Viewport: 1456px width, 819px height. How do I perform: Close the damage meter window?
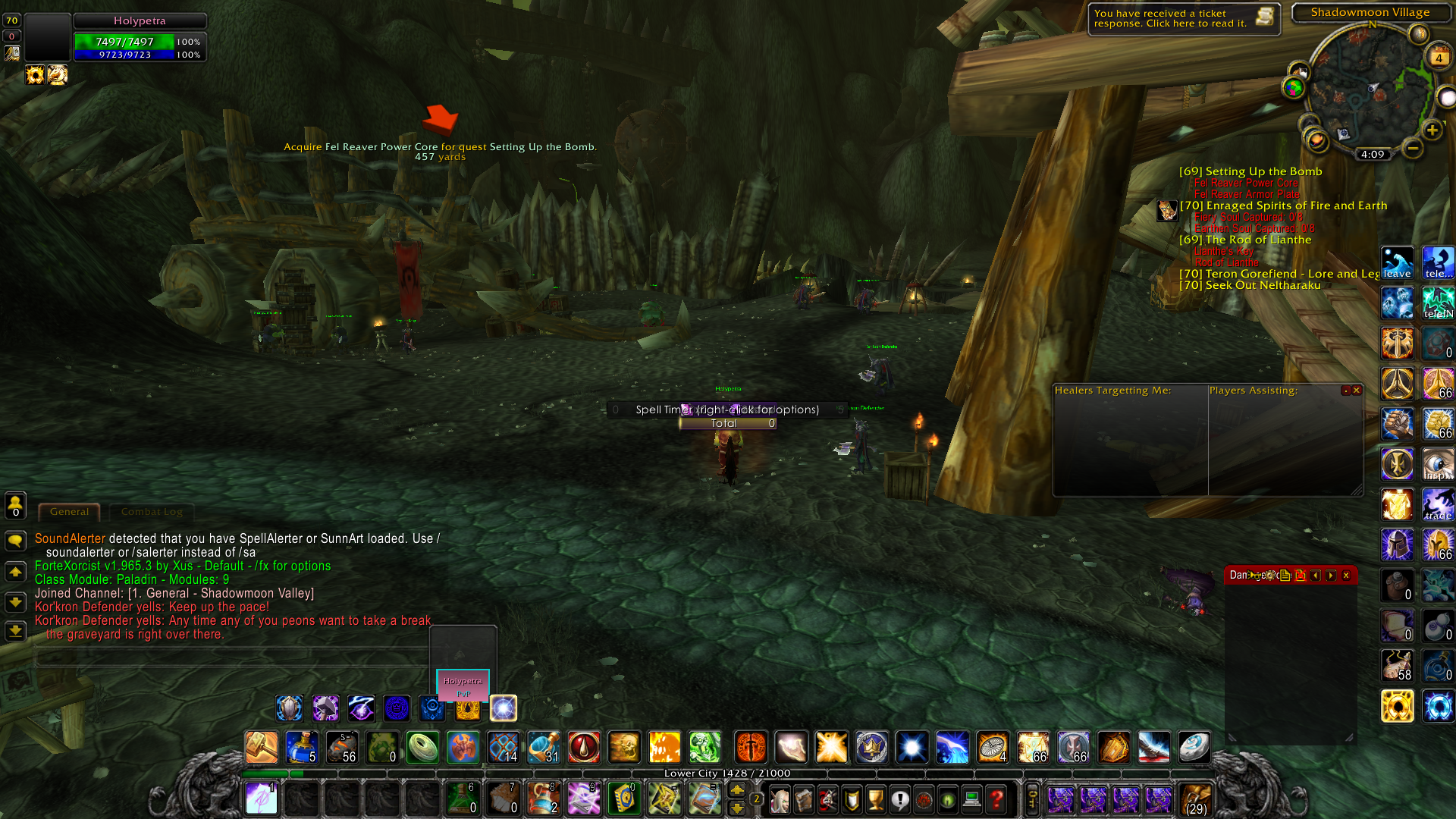point(1346,576)
